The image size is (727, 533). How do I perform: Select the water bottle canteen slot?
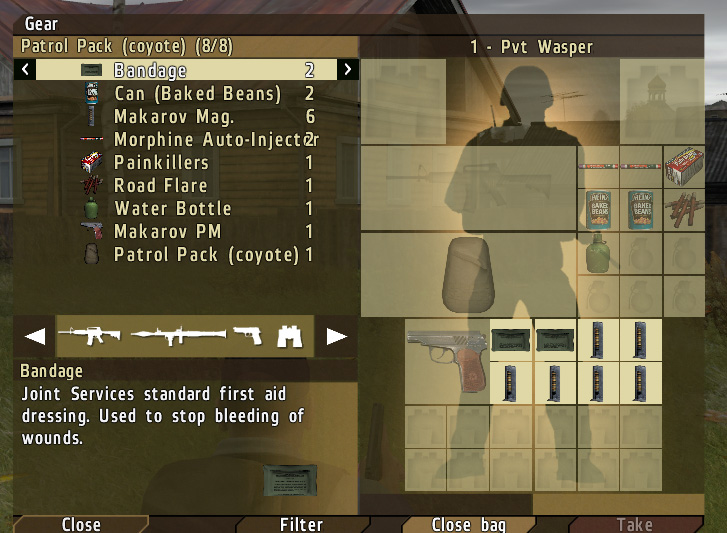[x=598, y=253]
